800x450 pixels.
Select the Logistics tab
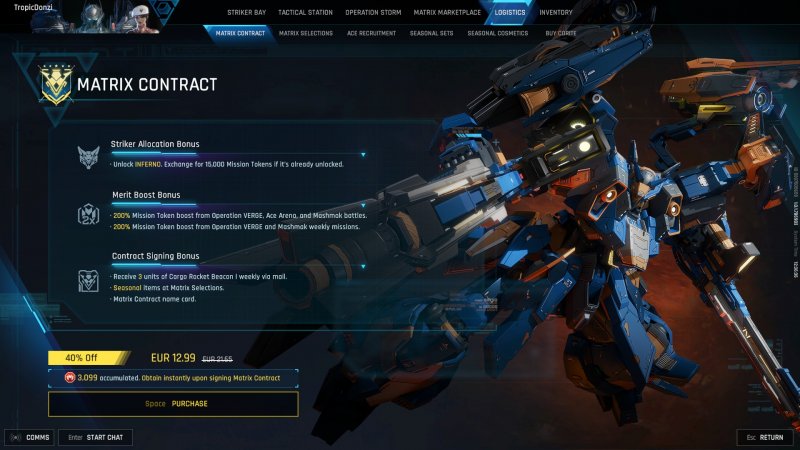[509, 13]
